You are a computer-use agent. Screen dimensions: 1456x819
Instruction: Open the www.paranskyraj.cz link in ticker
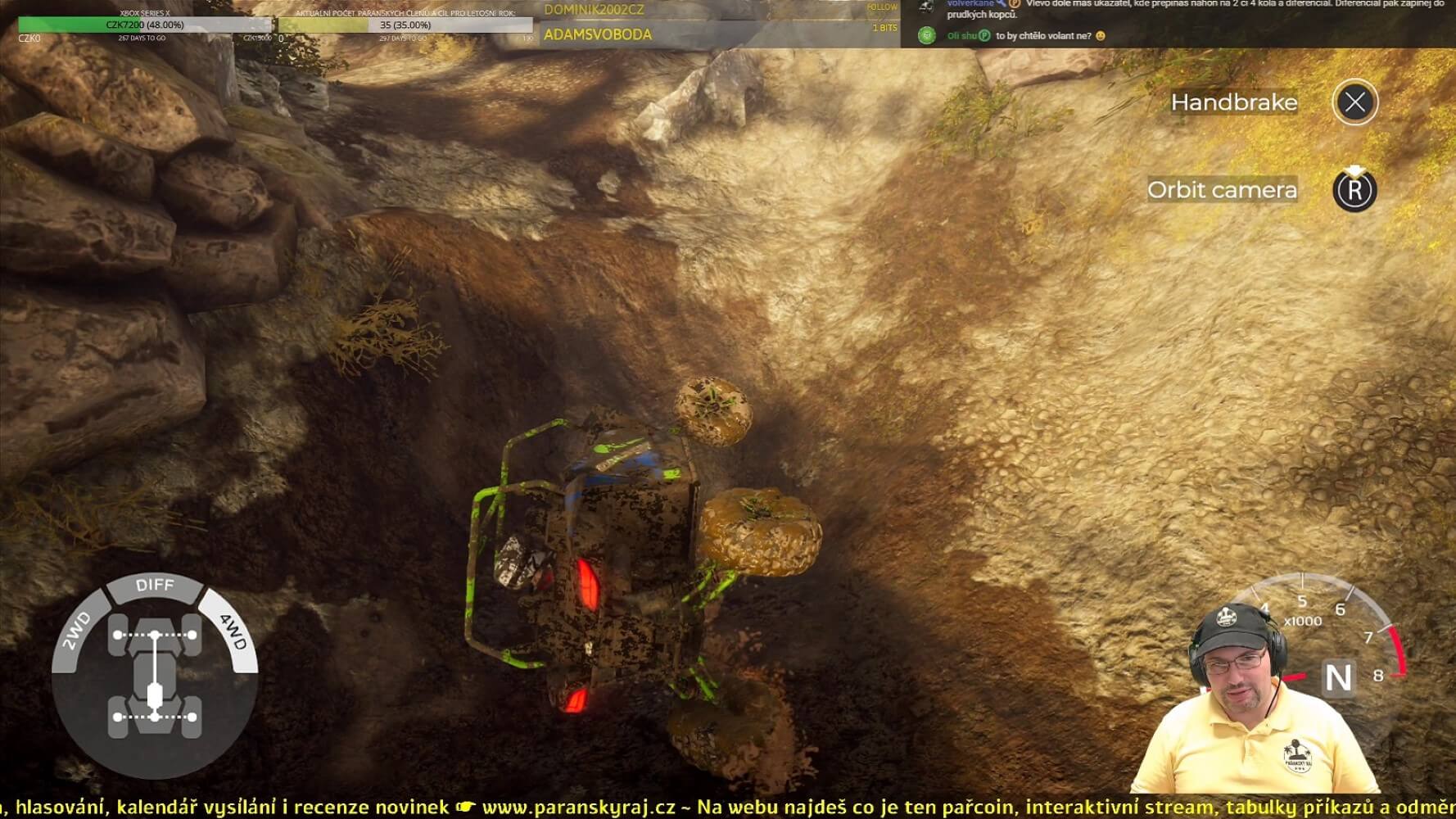click(578, 808)
